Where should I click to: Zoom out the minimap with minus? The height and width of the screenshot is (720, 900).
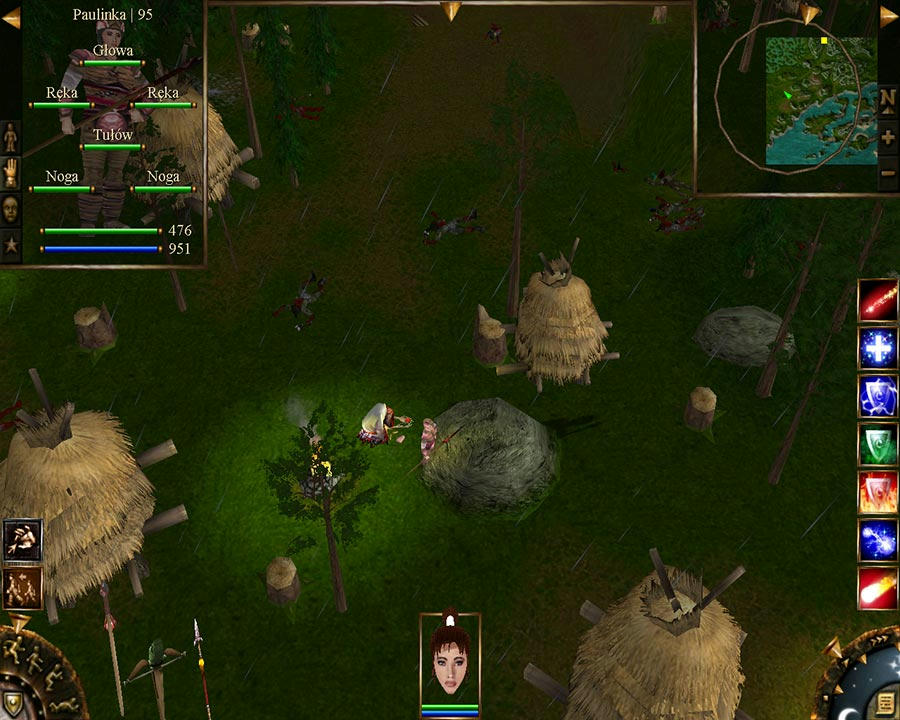click(888, 173)
